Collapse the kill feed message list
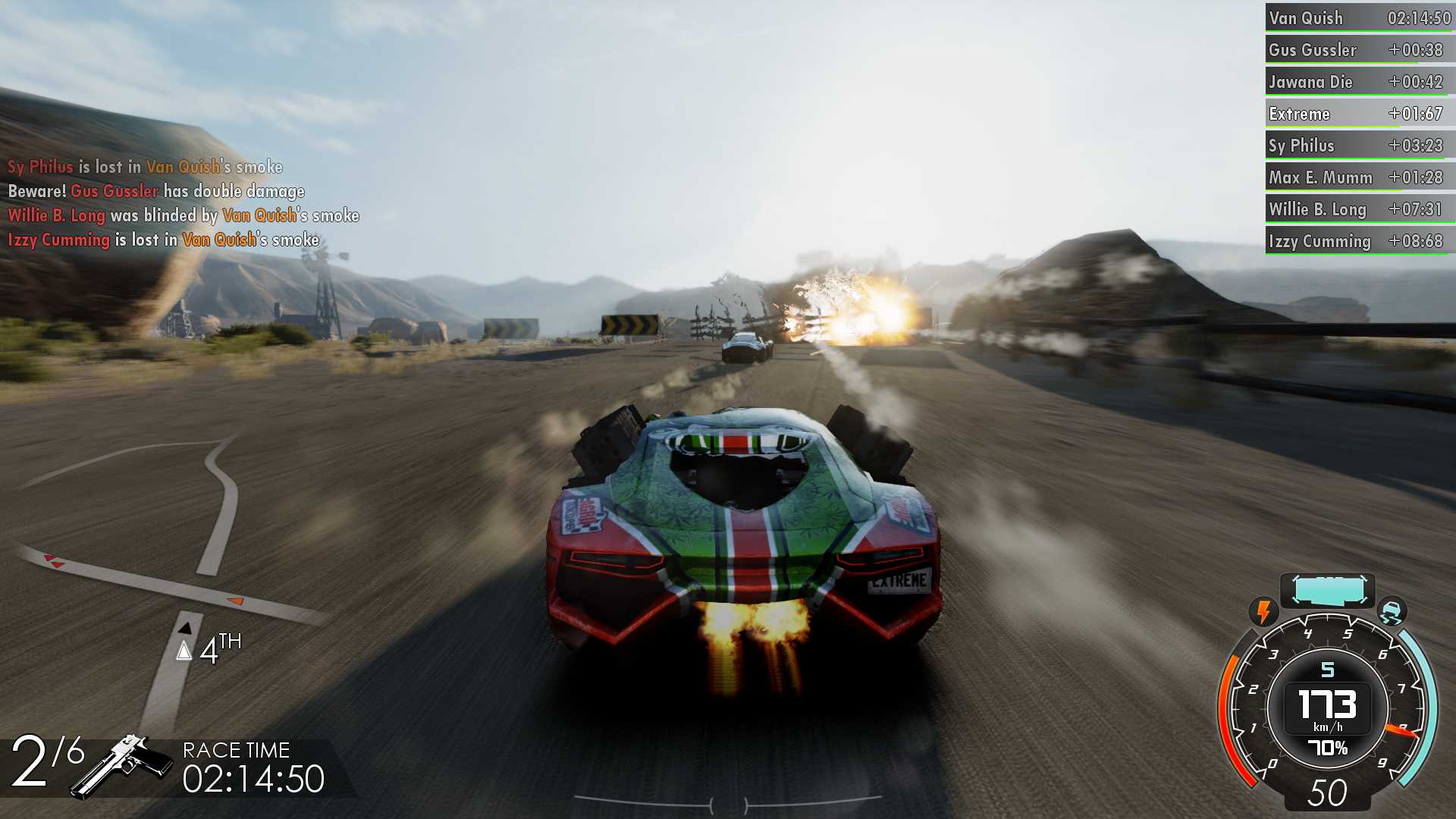The height and width of the screenshot is (819, 1456). coord(182,202)
